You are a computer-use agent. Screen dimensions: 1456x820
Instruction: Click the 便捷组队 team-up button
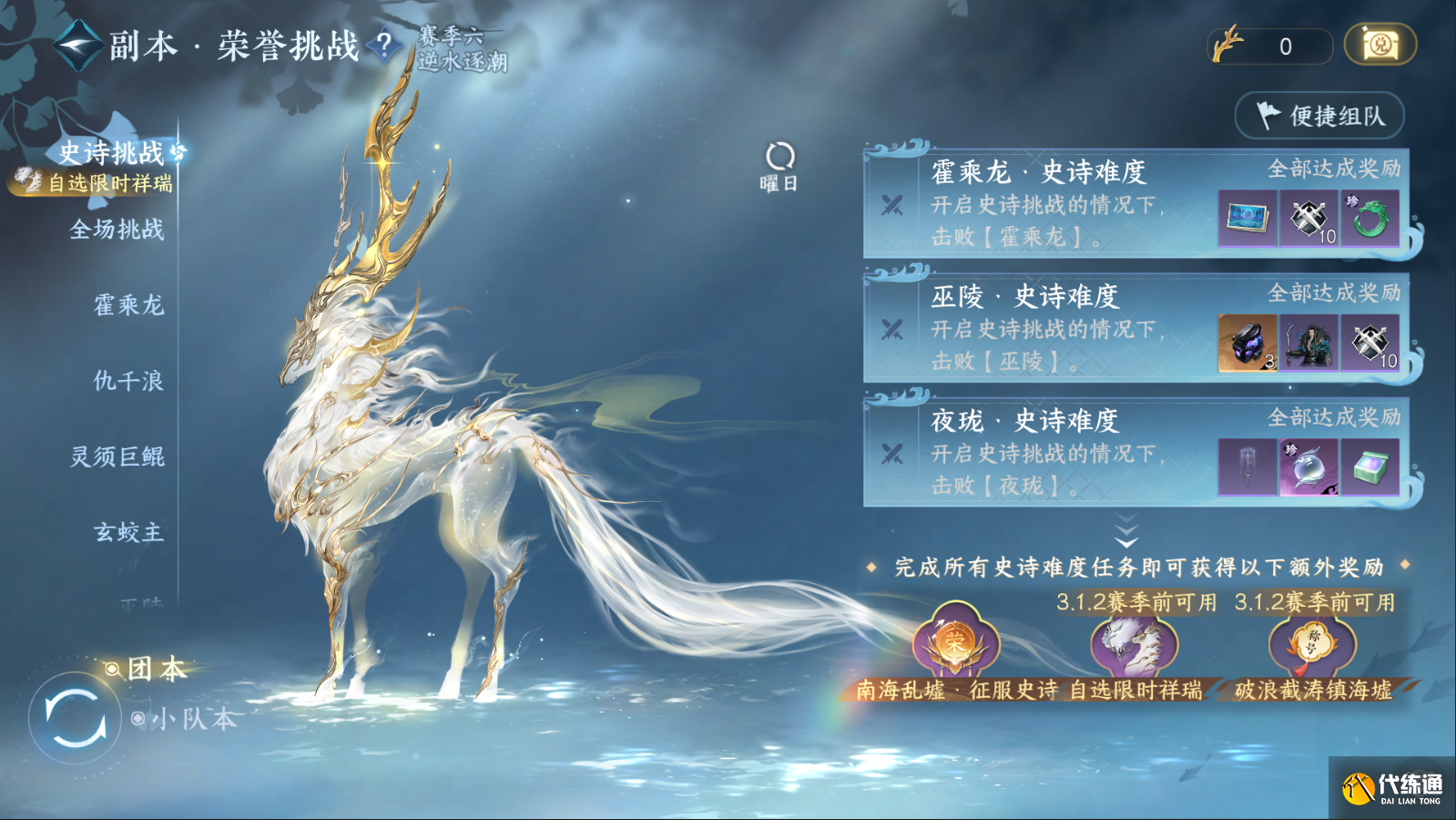[x=1319, y=116]
